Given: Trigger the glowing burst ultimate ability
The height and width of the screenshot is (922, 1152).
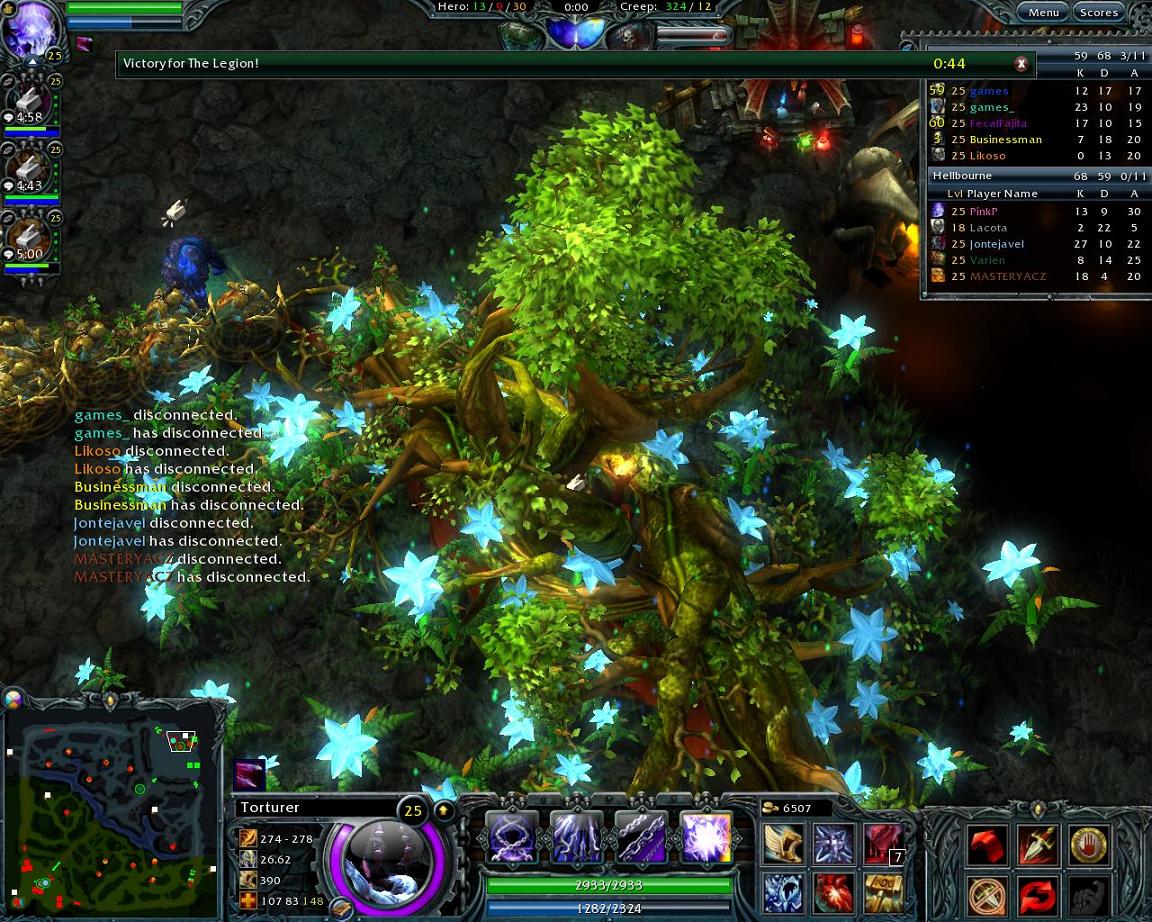Looking at the screenshot, I should click(x=706, y=837).
